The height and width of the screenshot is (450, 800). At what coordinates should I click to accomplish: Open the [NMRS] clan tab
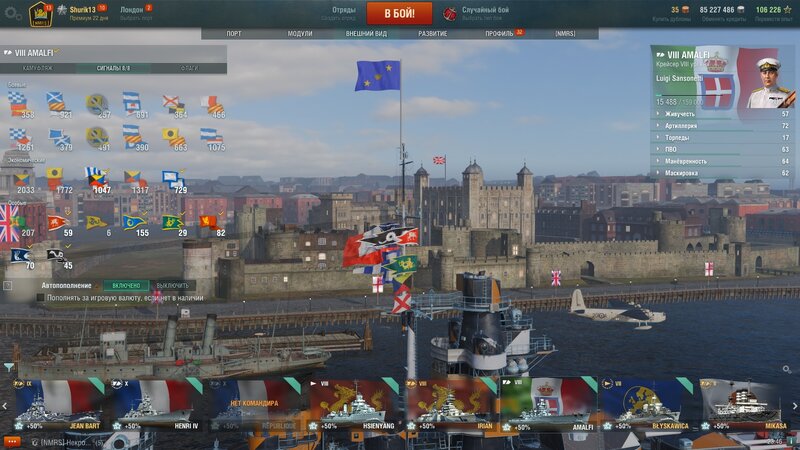[565, 33]
